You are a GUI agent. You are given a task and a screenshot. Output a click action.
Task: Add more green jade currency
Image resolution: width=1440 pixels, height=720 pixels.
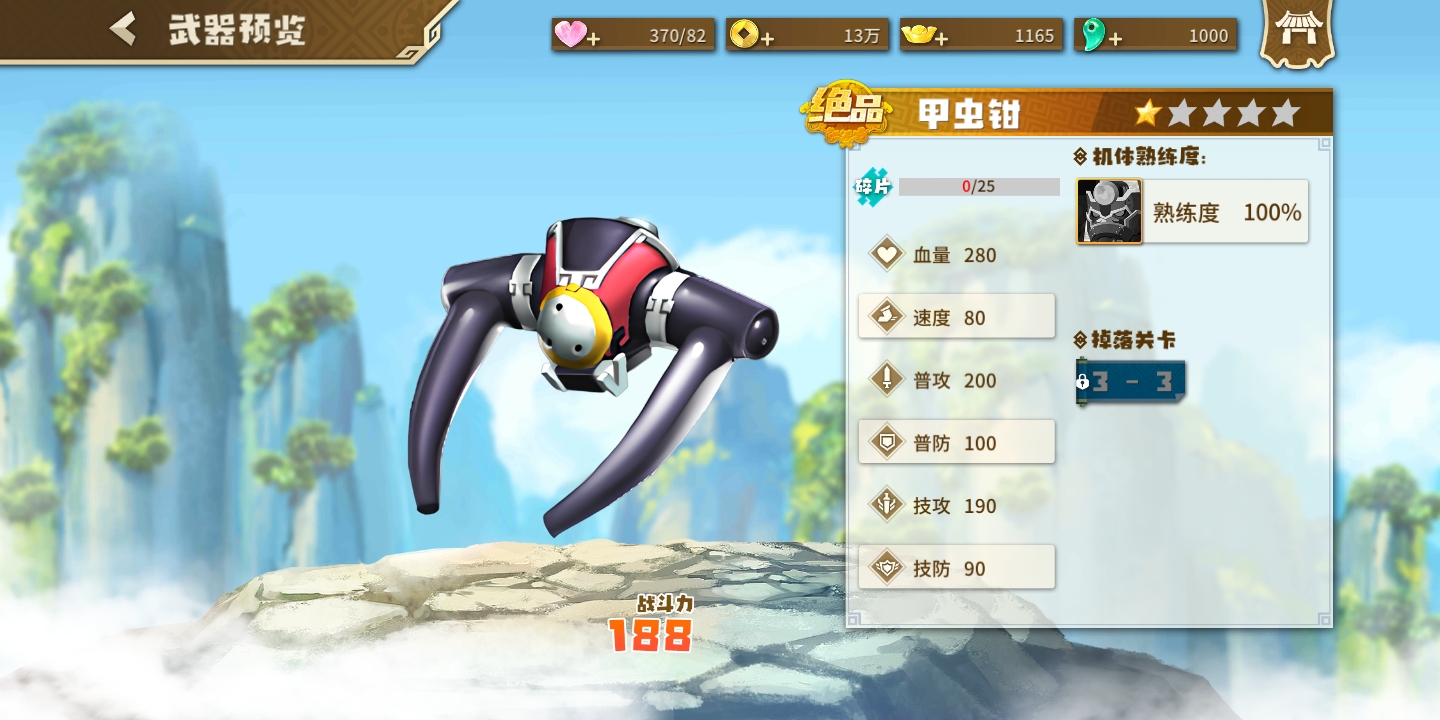coord(1115,39)
